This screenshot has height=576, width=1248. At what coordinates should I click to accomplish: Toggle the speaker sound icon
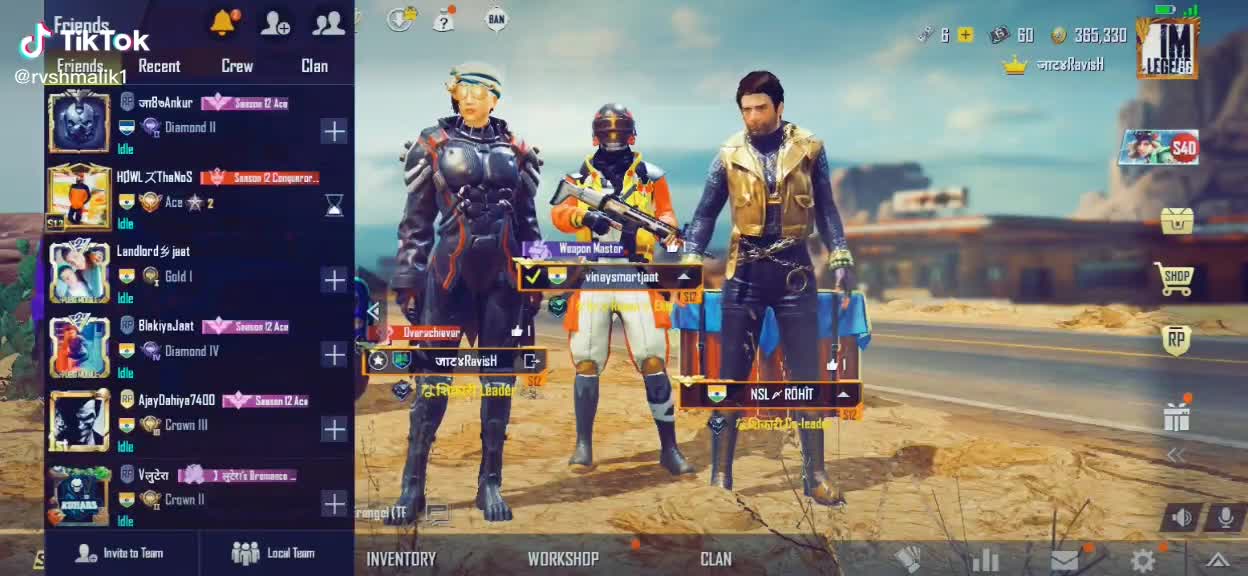point(1182,517)
